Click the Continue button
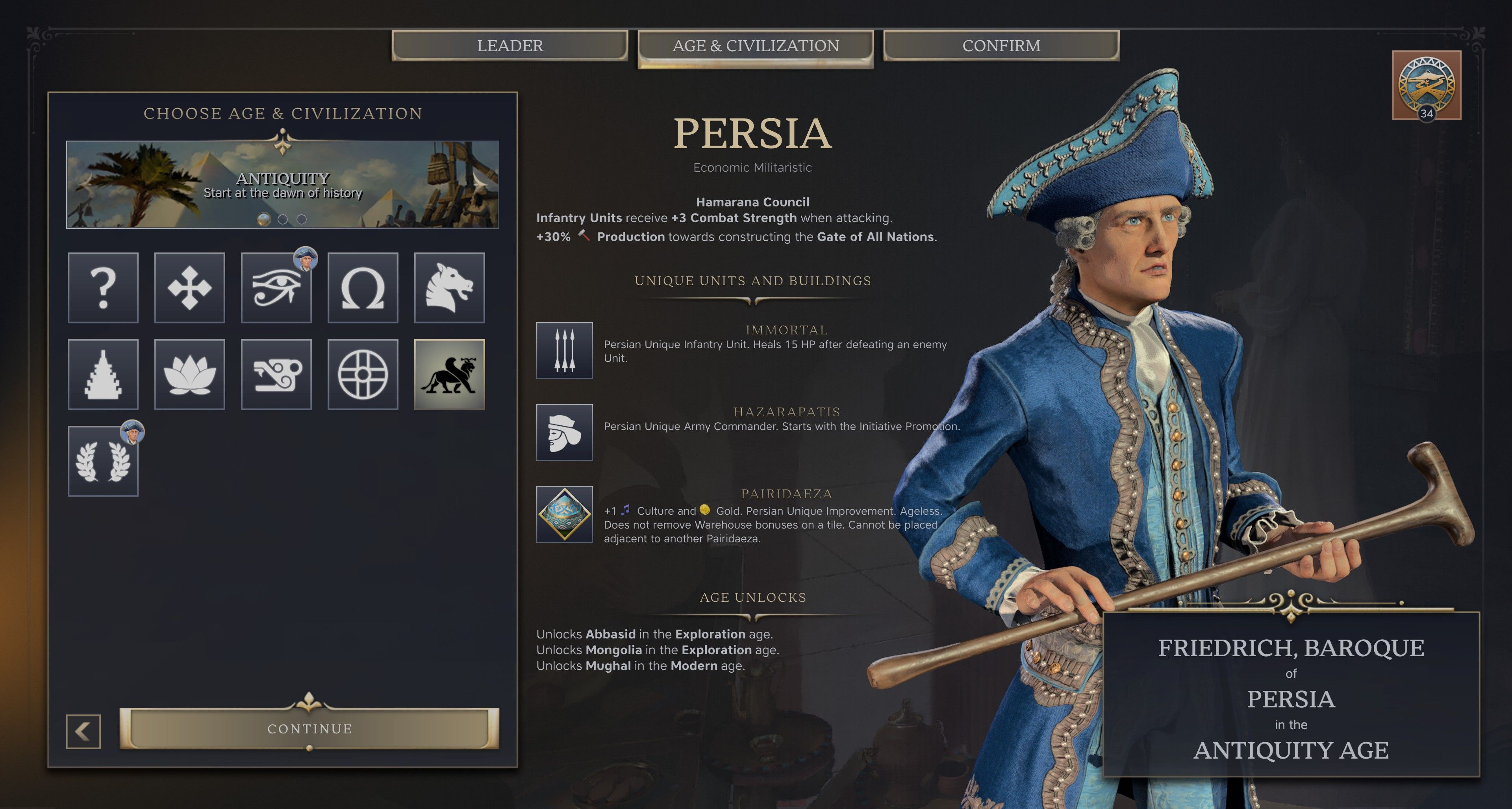 coord(309,729)
